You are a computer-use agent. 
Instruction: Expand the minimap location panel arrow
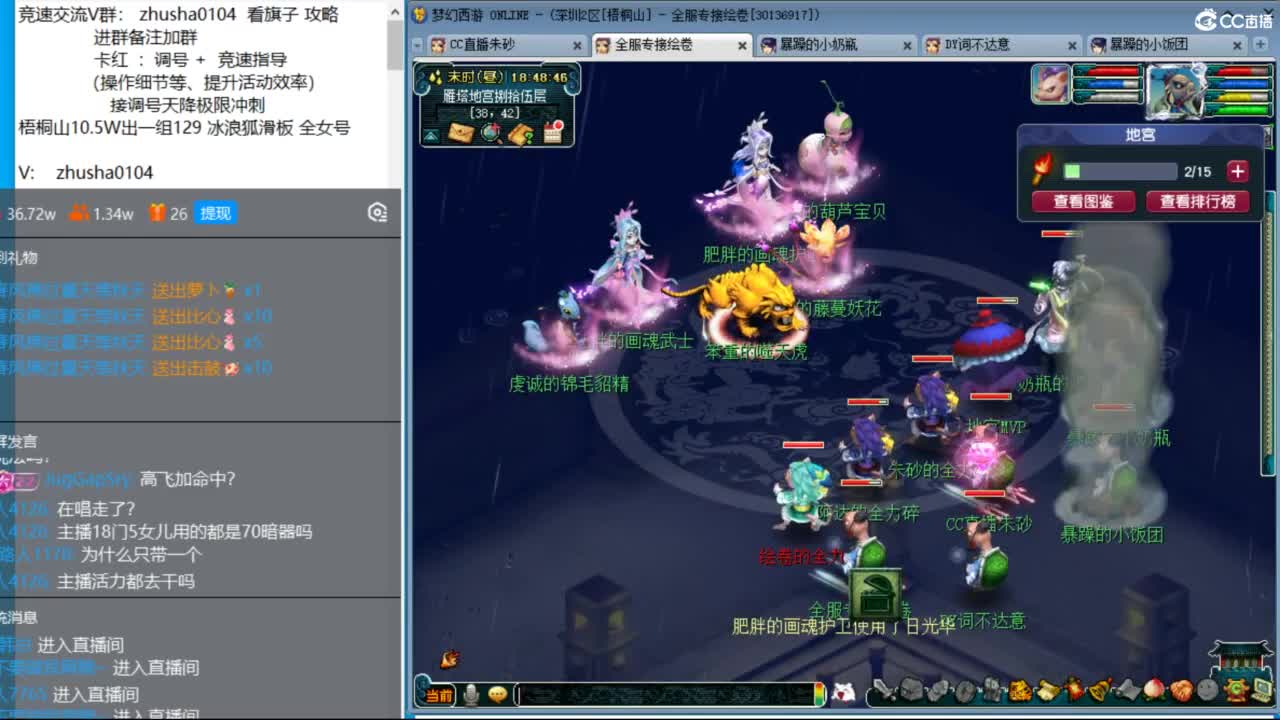pos(431,134)
